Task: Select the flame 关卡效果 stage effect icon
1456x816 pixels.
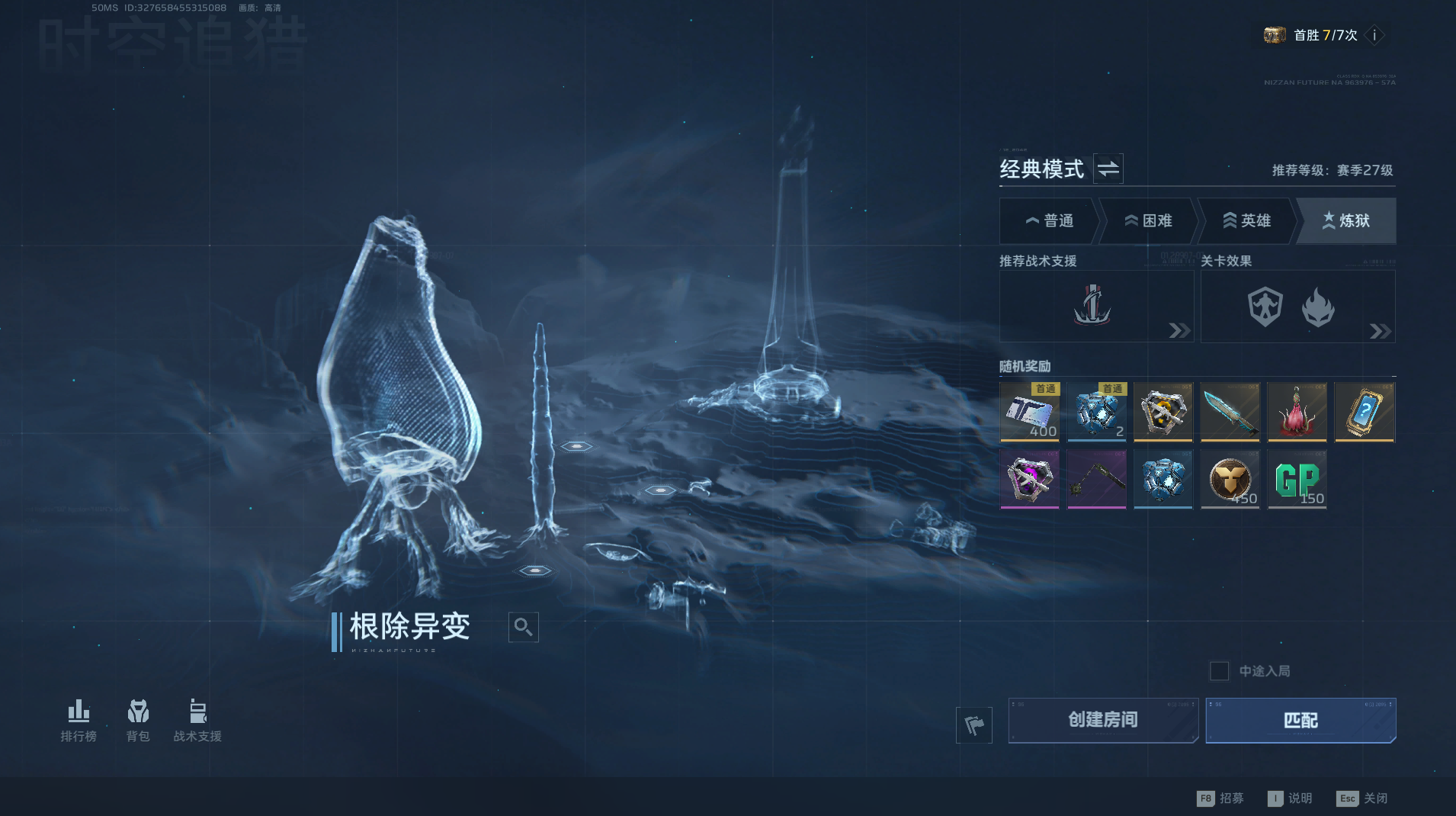Action: point(1320,305)
